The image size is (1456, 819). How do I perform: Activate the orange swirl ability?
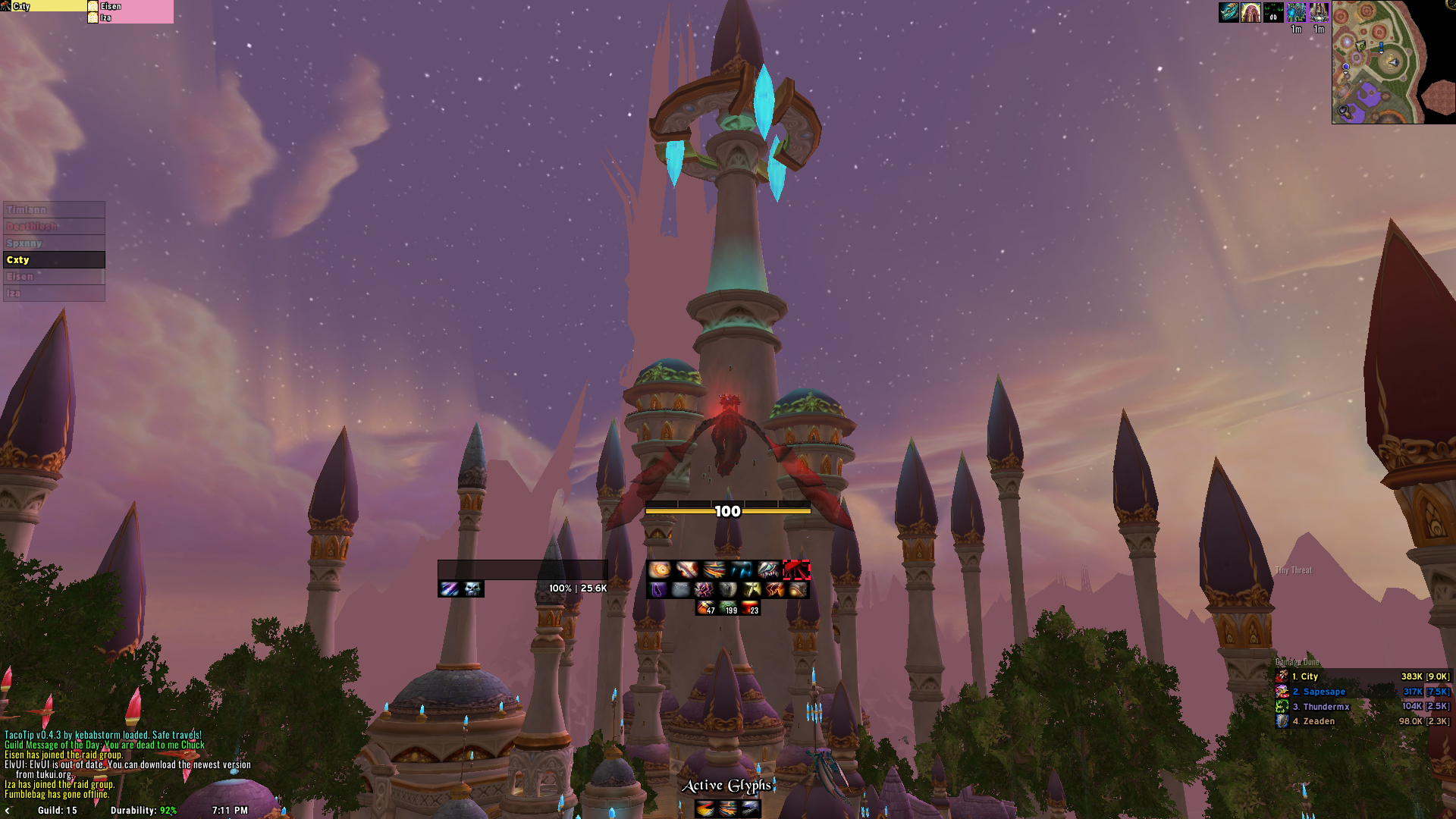[x=659, y=570]
